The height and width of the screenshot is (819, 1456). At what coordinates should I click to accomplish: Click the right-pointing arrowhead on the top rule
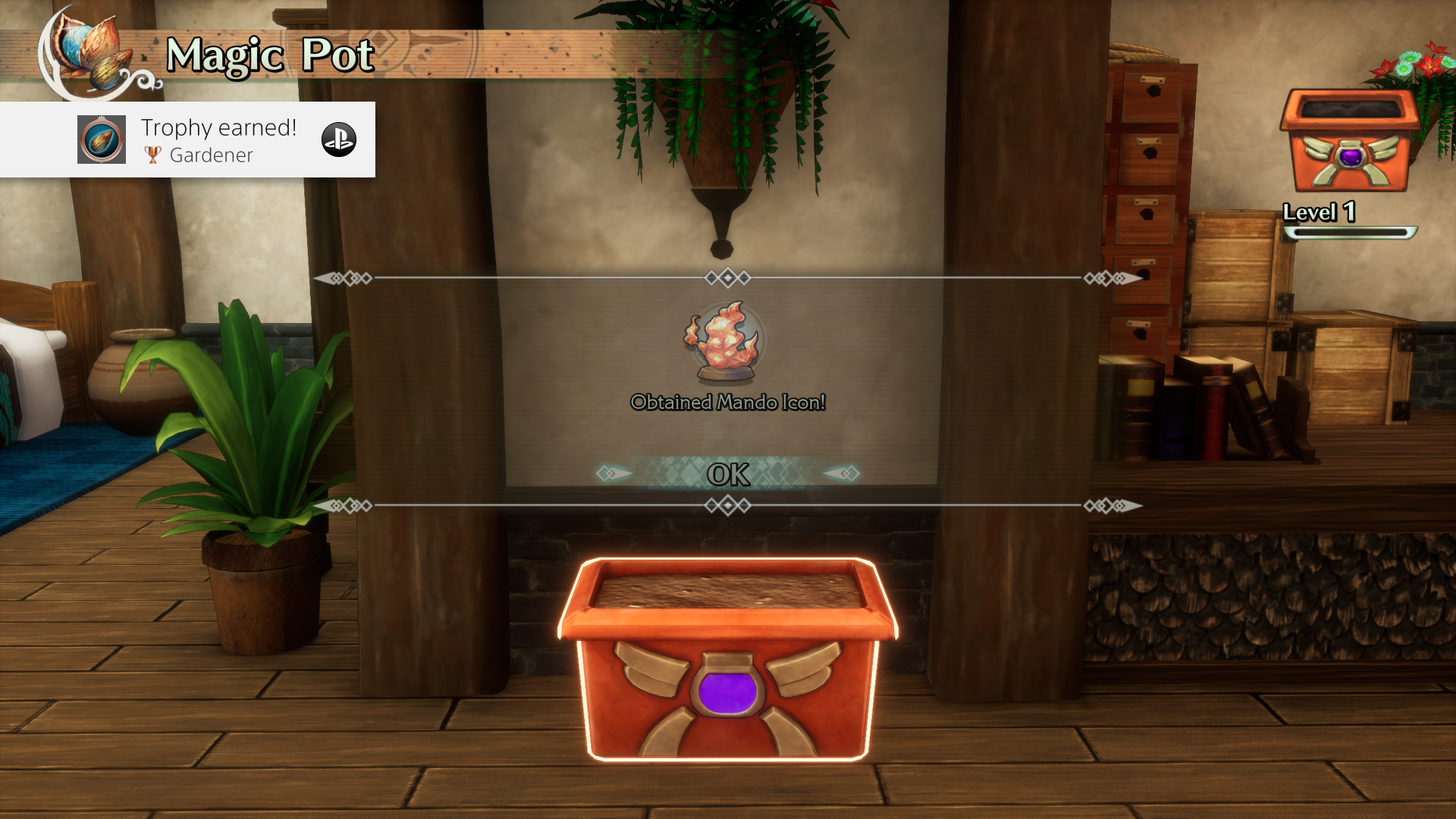(x=1129, y=278)
